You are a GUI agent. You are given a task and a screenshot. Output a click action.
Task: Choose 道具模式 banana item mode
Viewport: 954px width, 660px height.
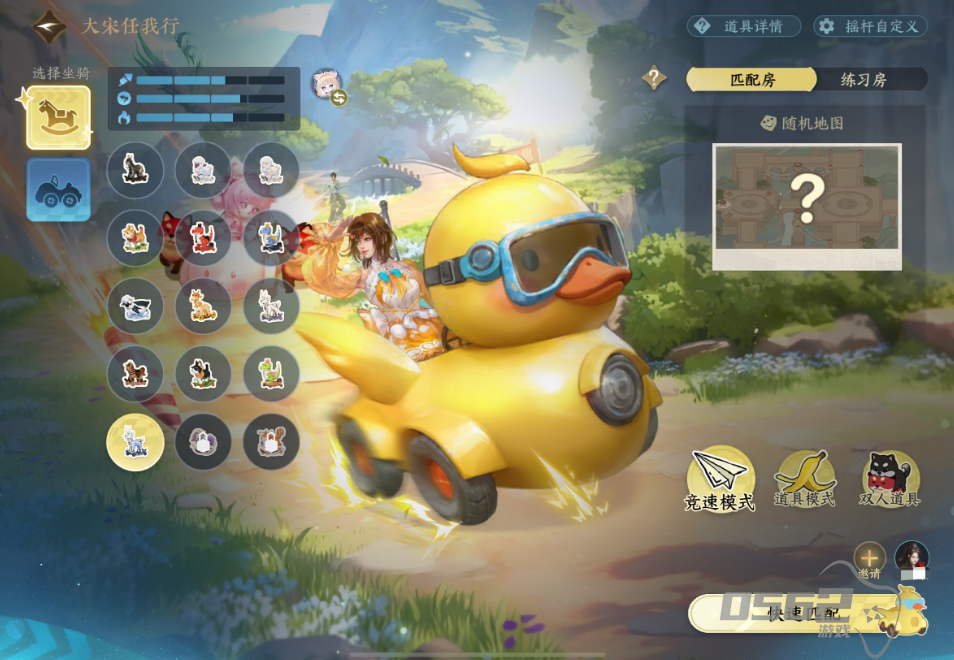(804, 478)
